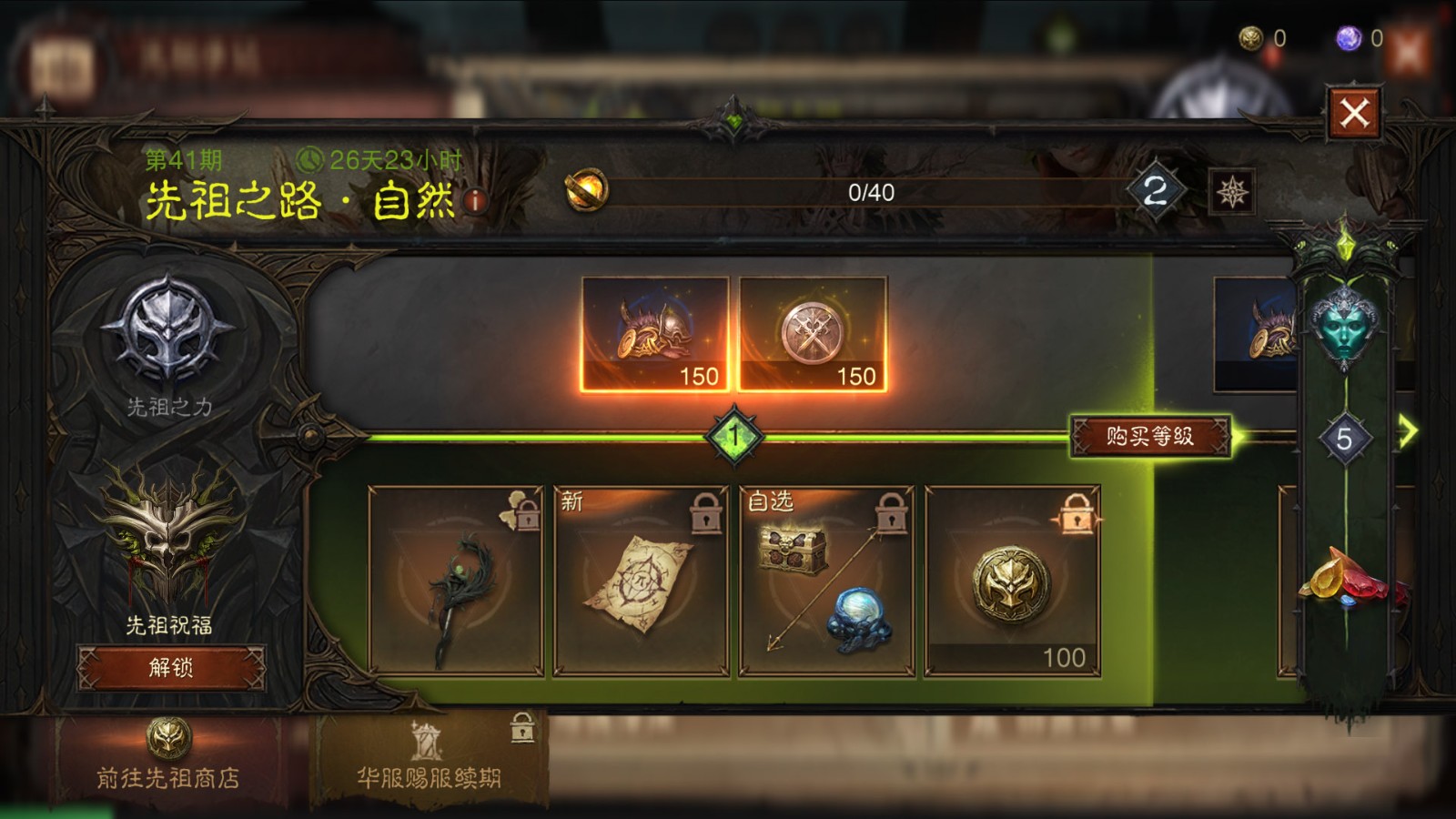Image resolution: width=1456 pixels, height=819 pixels.
Task: Tap the 解锁 unlock button
Action: point(171,668)
